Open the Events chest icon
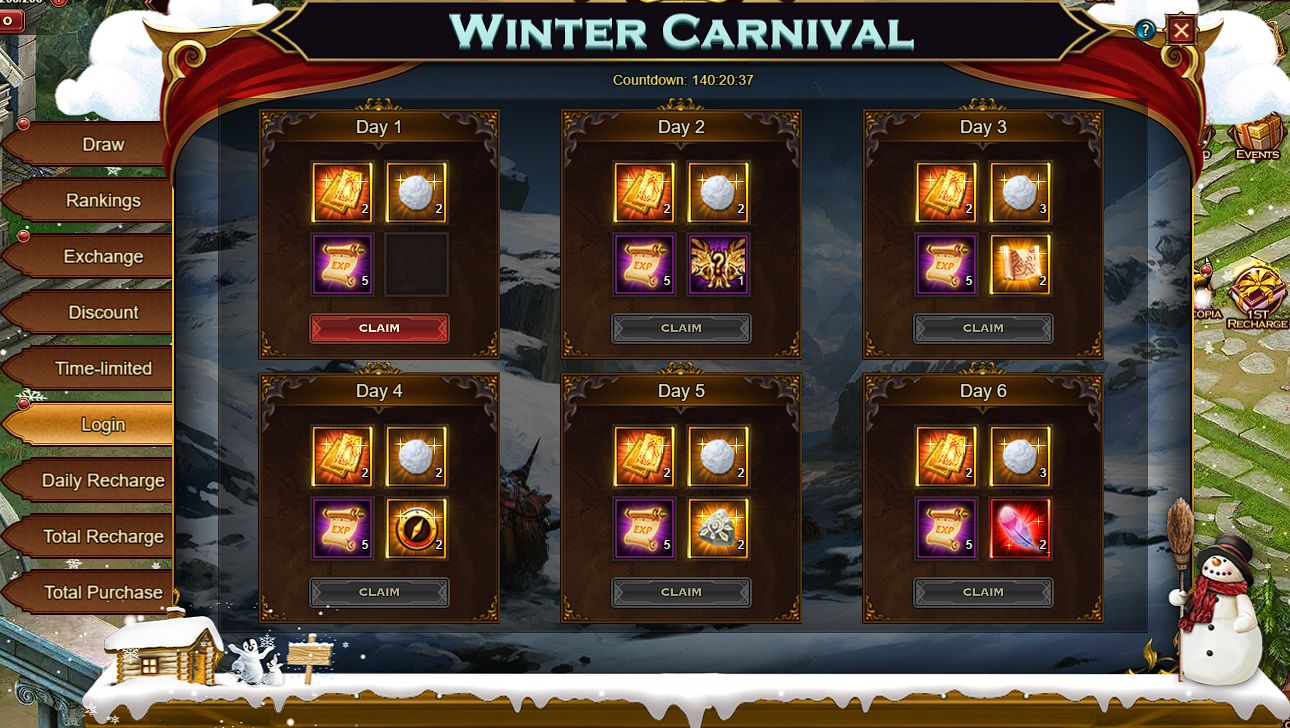The height and width of the screenshot is (728, 1290). [1256, 138]
